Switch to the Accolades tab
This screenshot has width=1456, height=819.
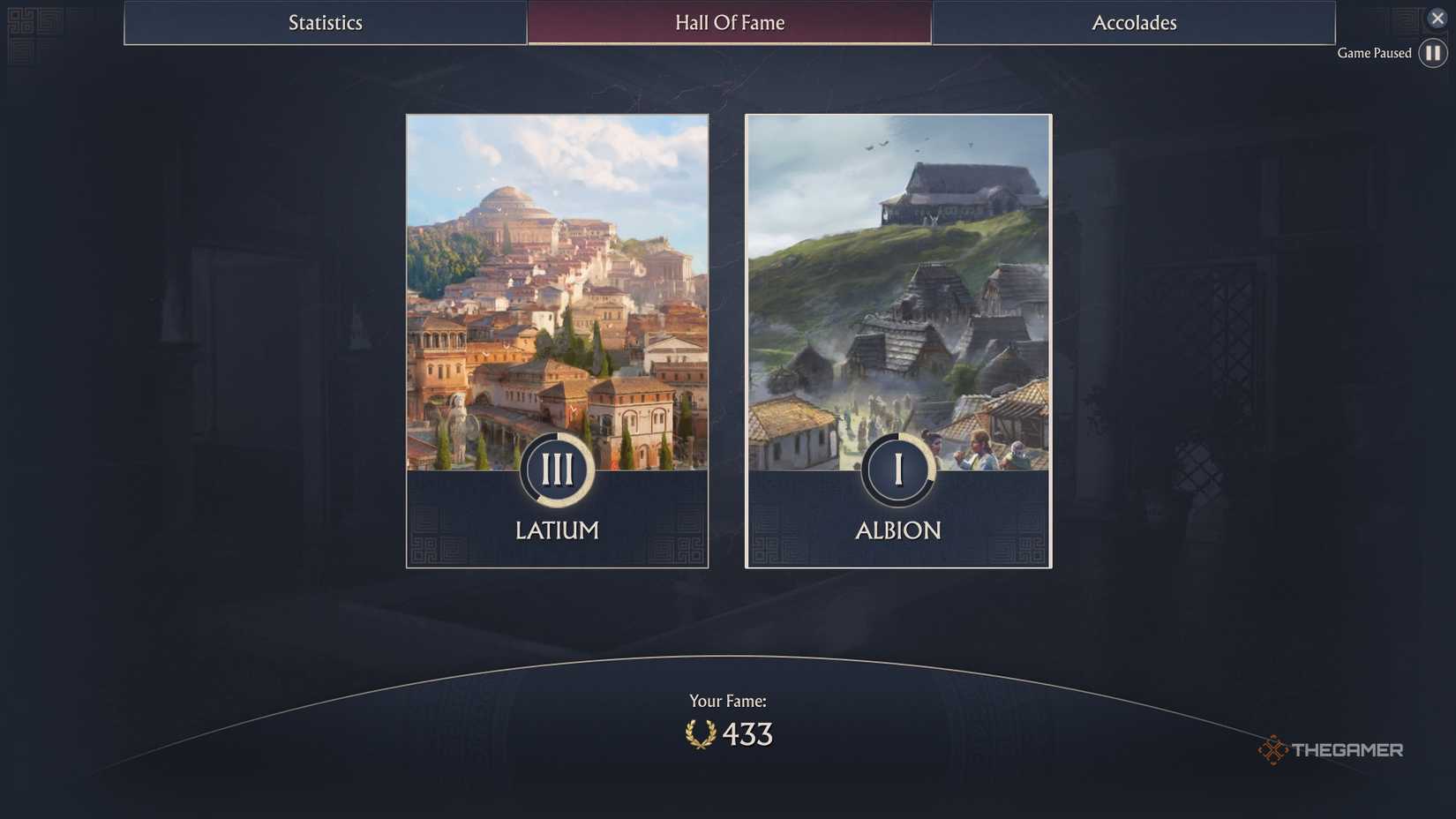click(x=1134, y=23)
